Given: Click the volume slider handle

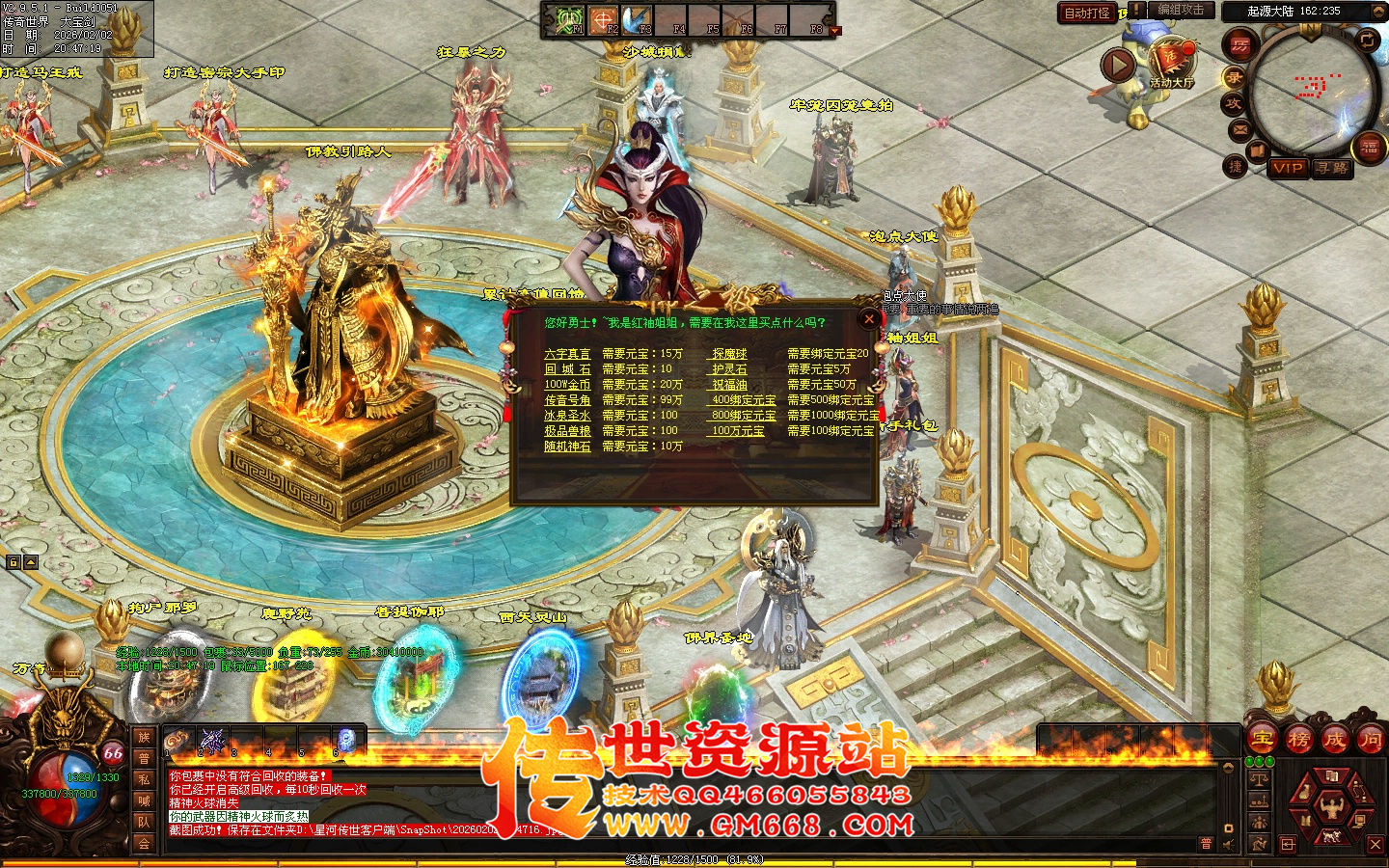Looking at the screenshot, I should 1229,828.
